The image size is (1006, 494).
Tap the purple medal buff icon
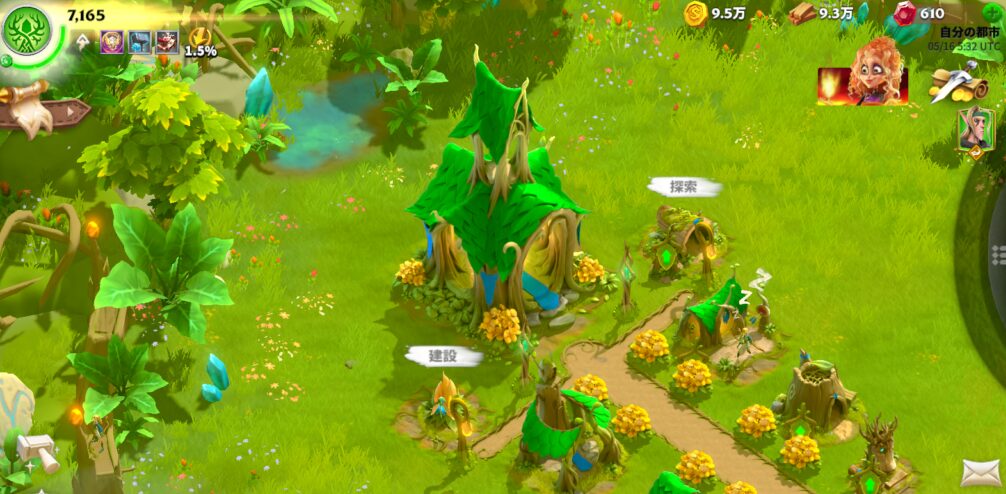(111, 42)
